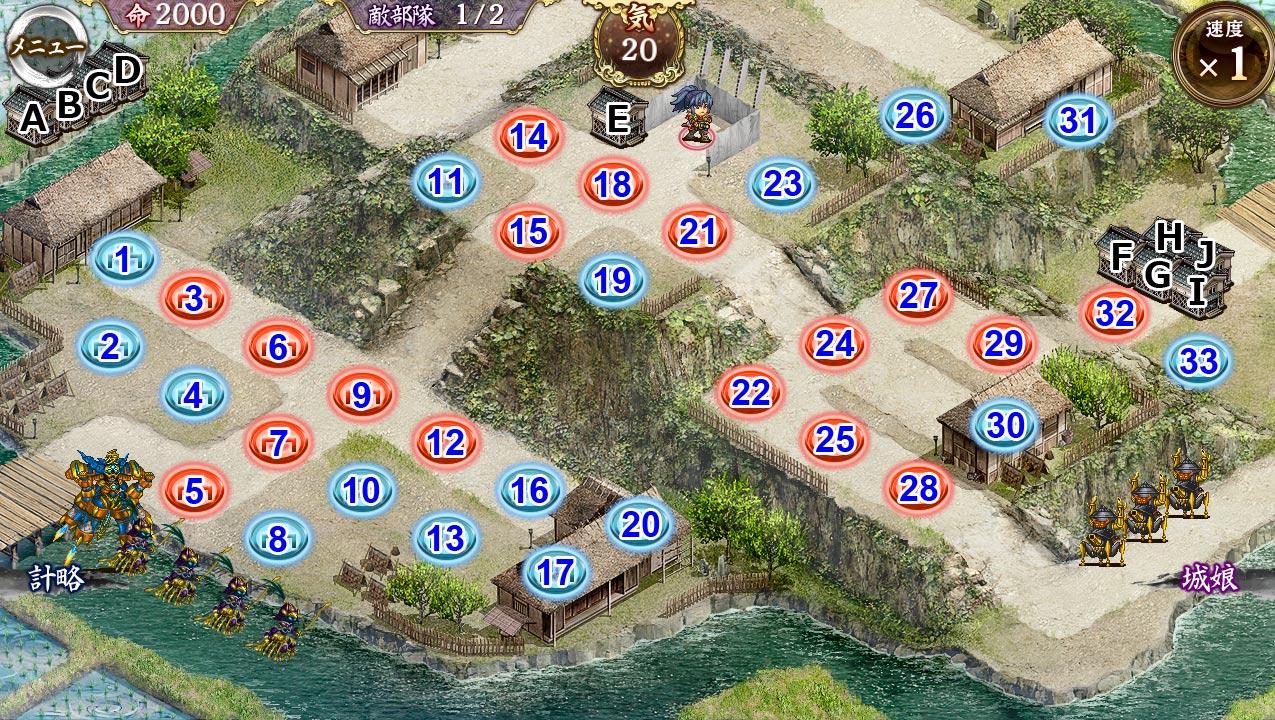Pick blue deployment tile 19
Viewport: 1275px width, 720px height.
613,281
